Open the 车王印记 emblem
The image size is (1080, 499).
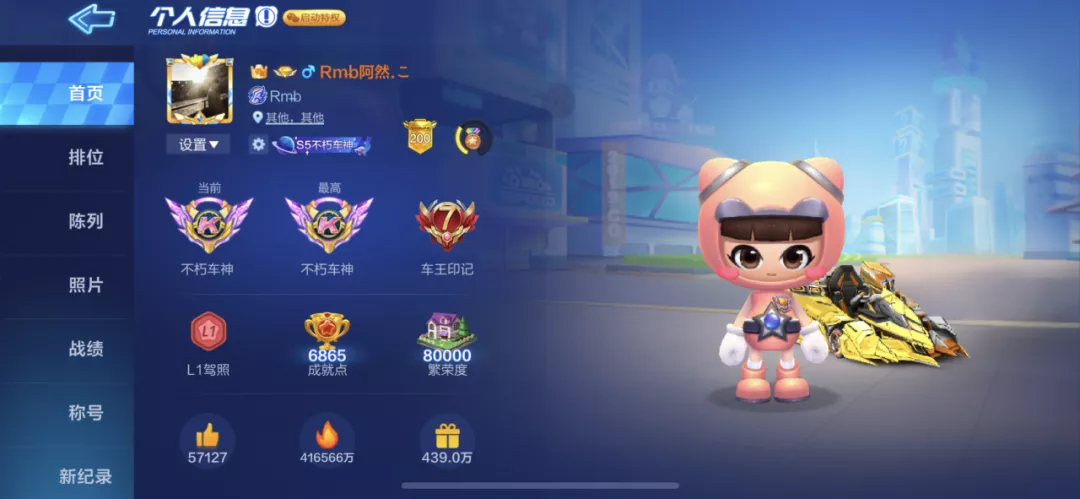pos(447,226)
